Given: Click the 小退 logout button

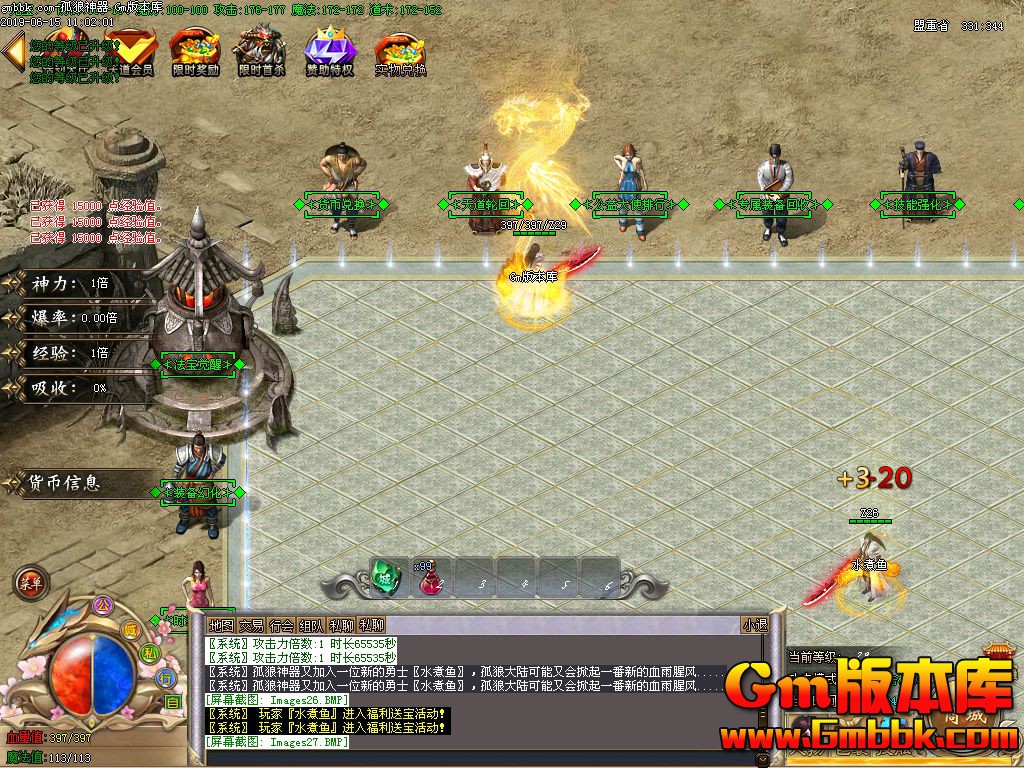Looking at the screenshot, I should tap(754, 625).
